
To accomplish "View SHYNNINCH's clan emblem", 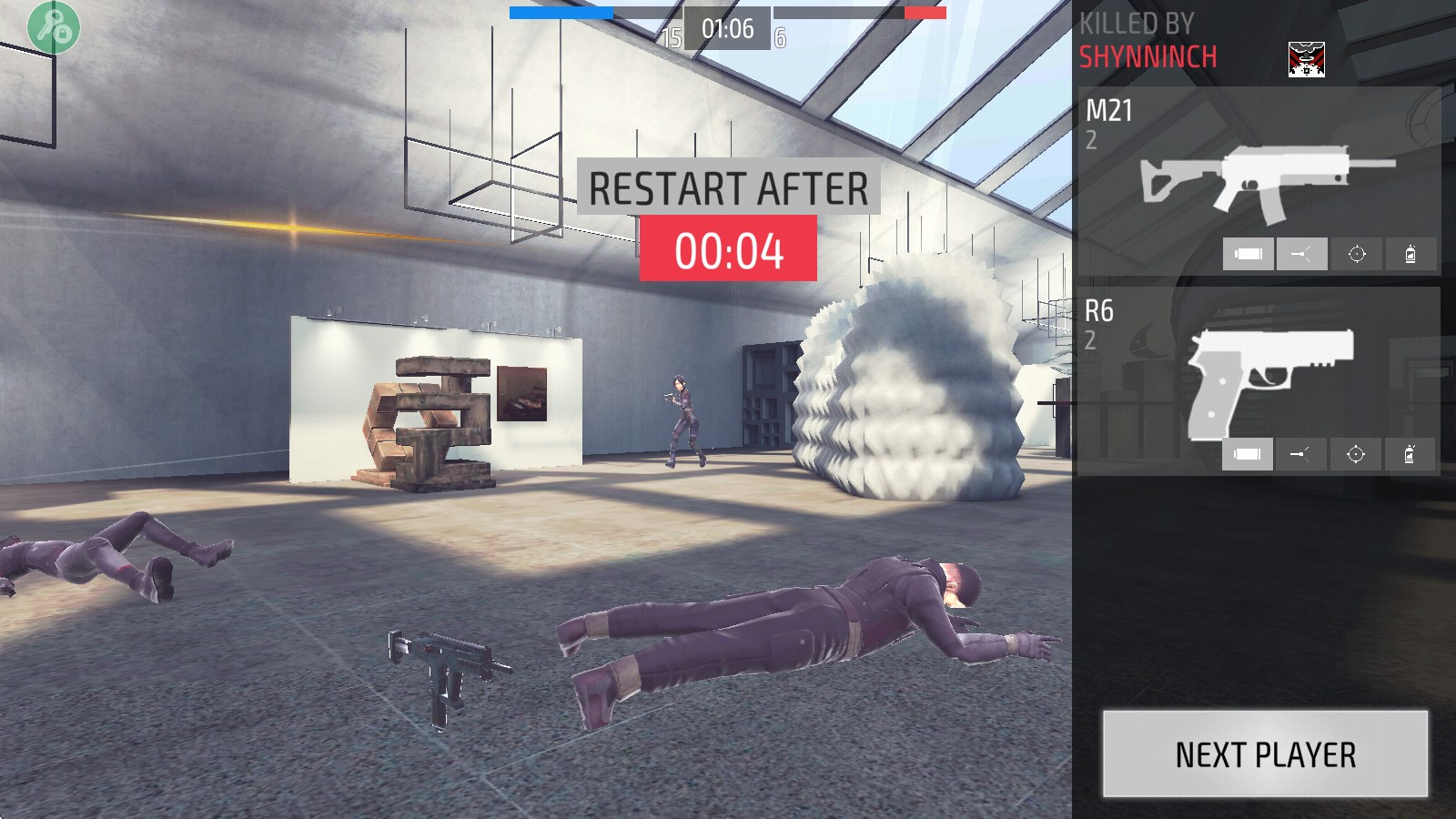I will click(x=1306, y=59).
